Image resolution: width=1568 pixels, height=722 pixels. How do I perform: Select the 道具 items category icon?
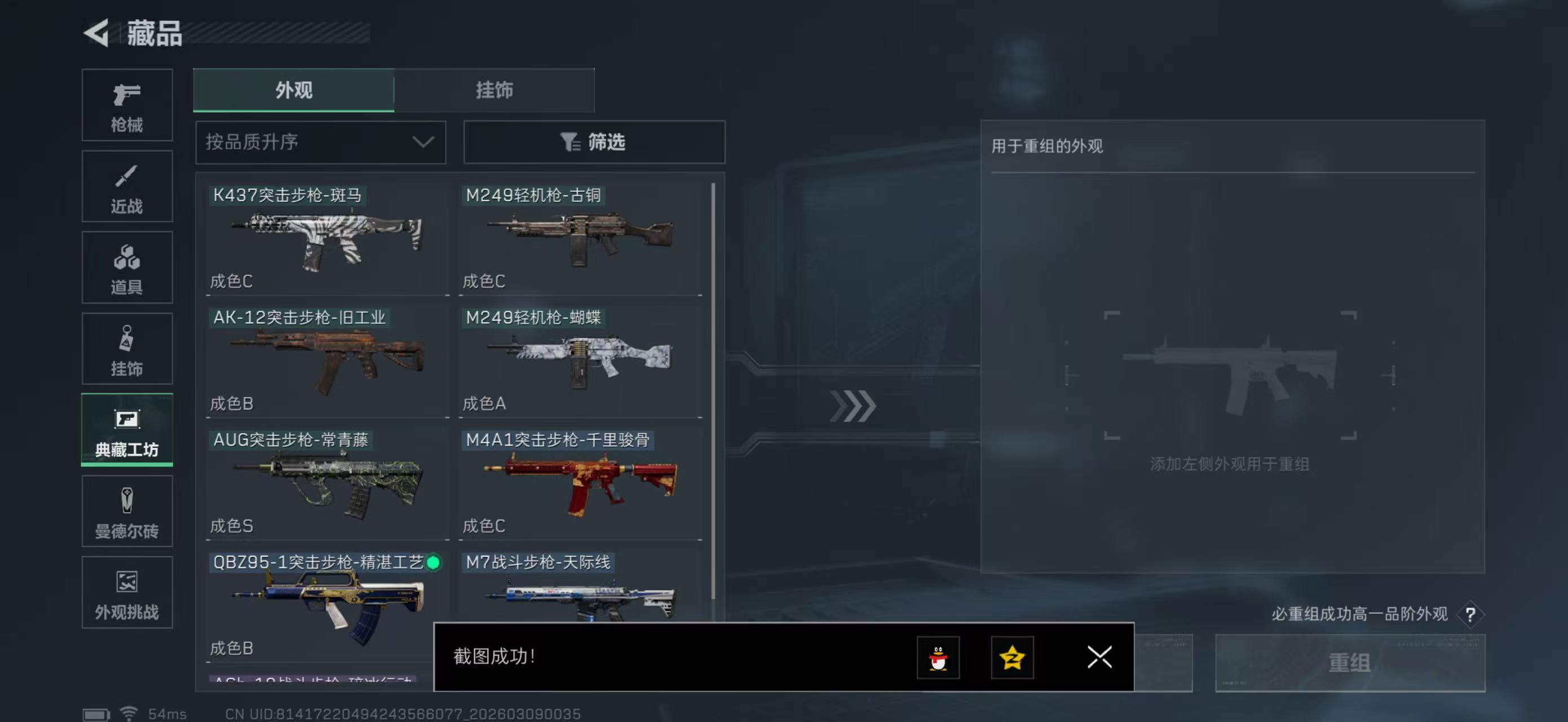pos(127,268)
